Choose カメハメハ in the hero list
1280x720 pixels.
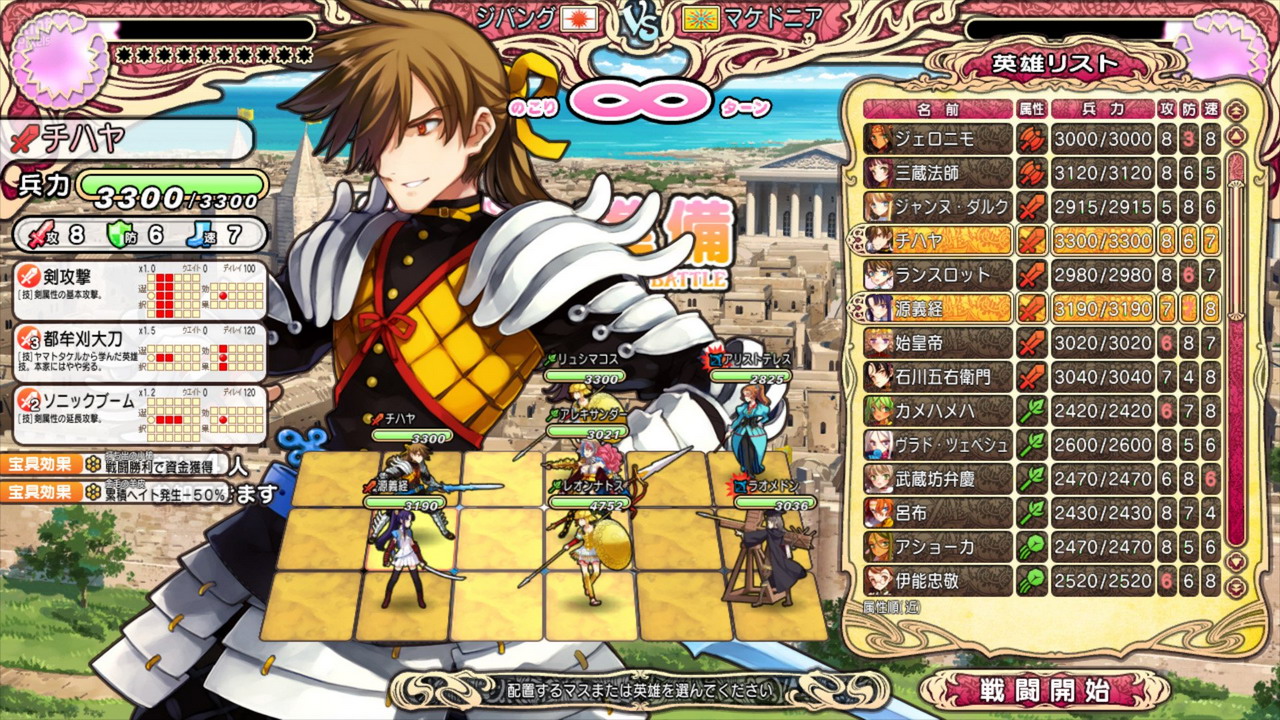pos(938,411)
